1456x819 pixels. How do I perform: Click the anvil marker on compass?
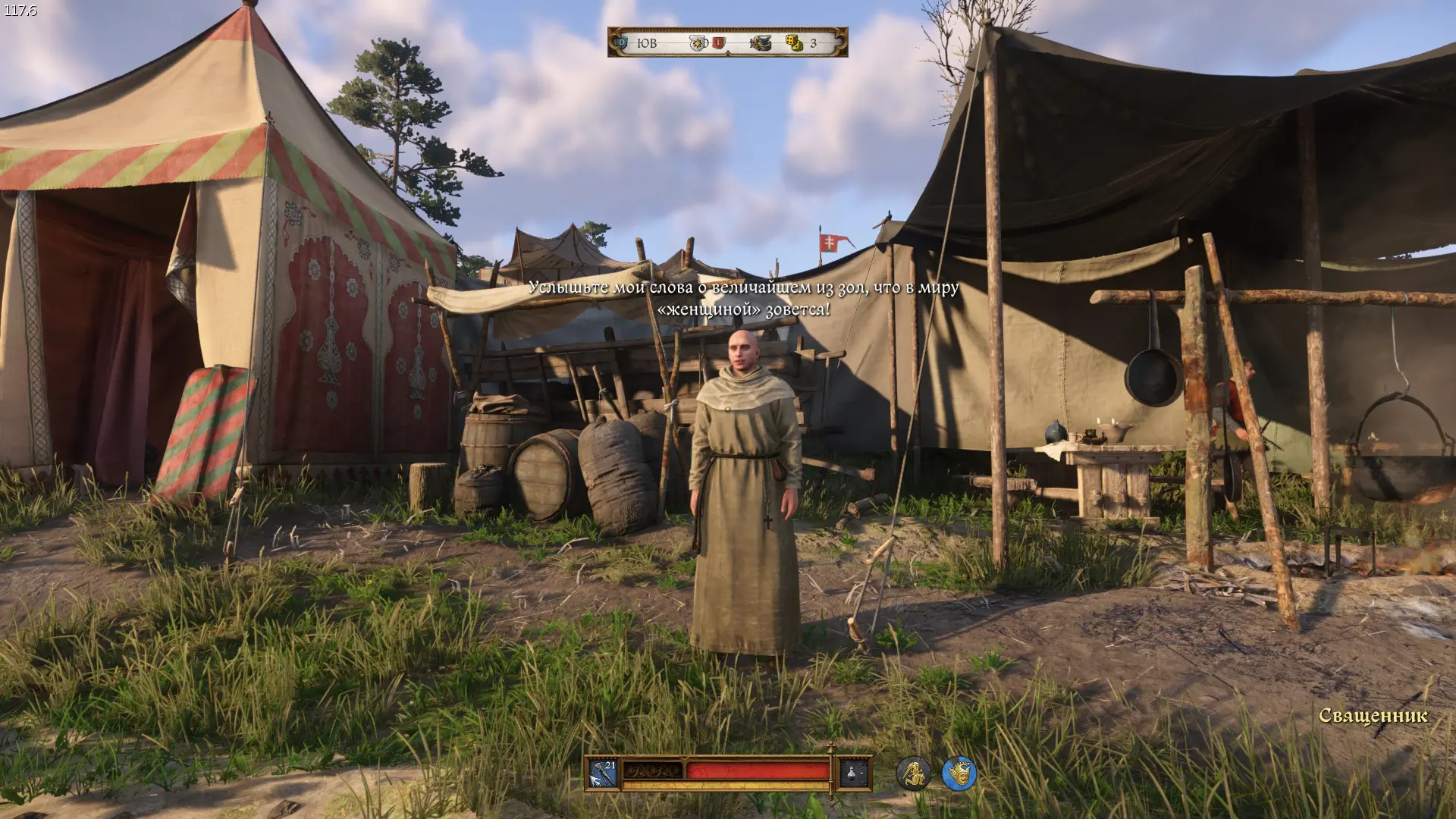761,43
